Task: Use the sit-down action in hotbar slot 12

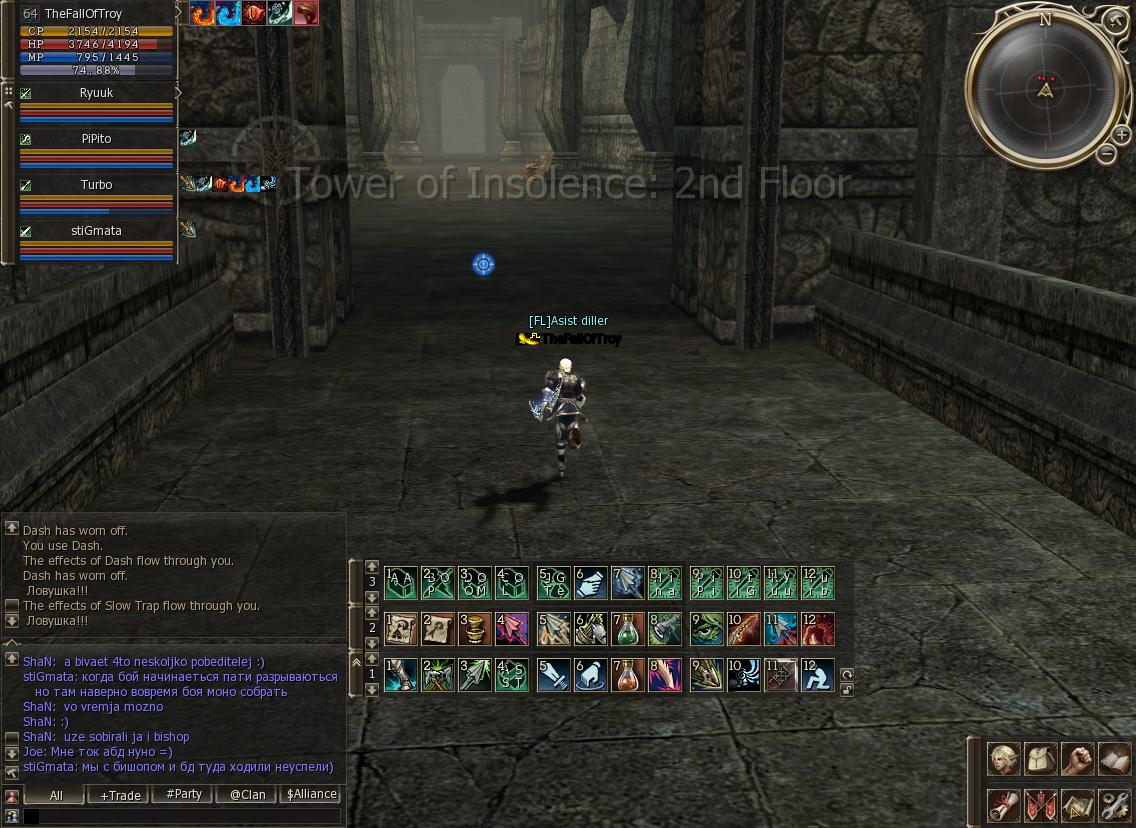Action: [818, 676]
